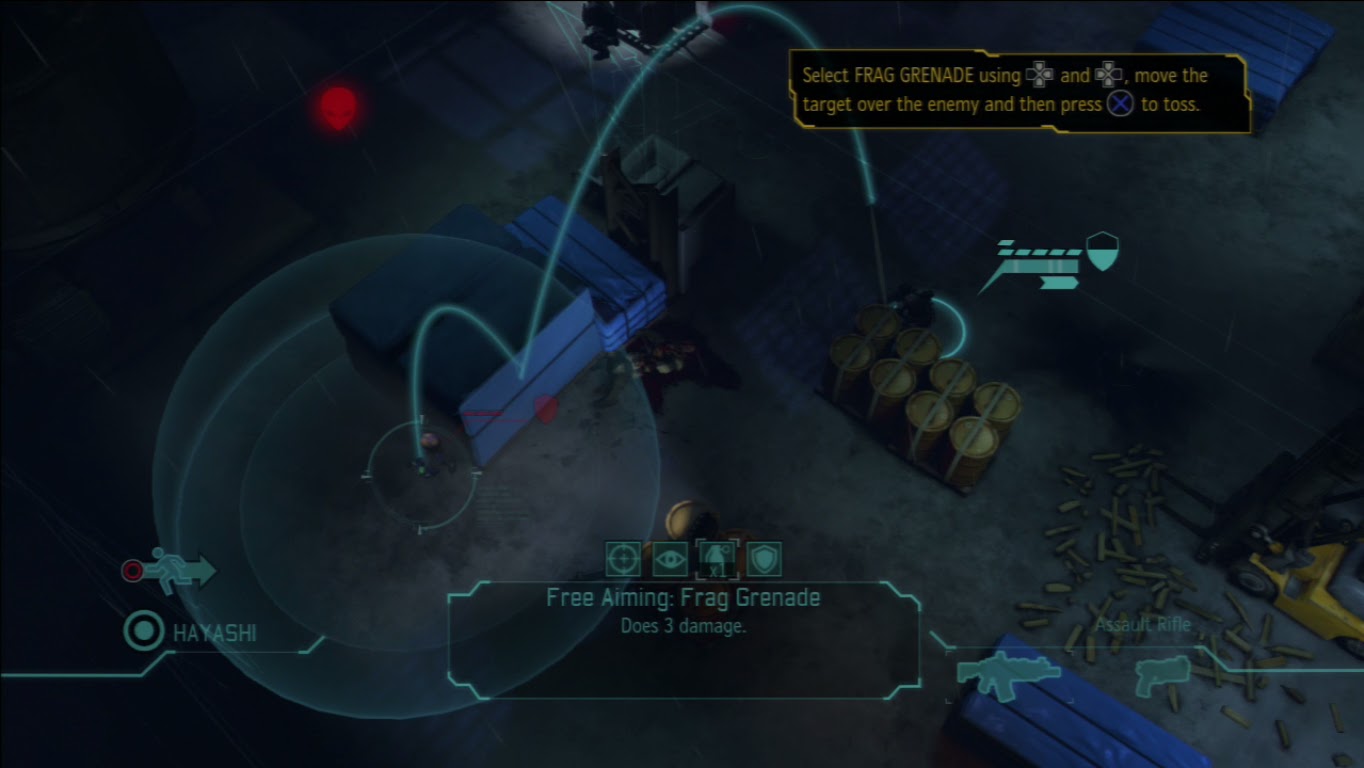
Task: Click the Assault Rifle label text
Action: [1142, 624]
